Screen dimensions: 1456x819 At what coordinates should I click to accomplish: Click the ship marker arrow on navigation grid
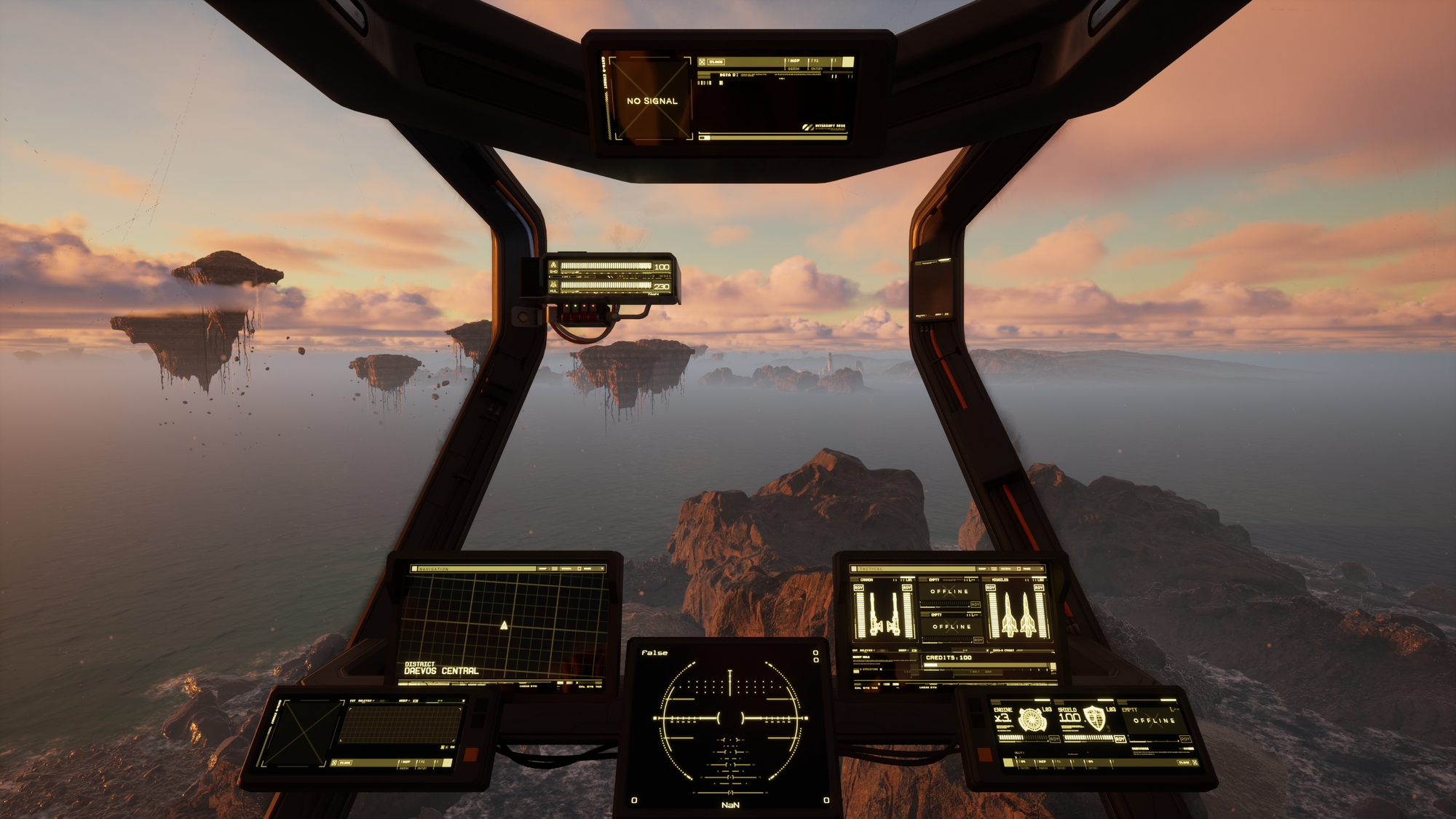tap(505, 625)
